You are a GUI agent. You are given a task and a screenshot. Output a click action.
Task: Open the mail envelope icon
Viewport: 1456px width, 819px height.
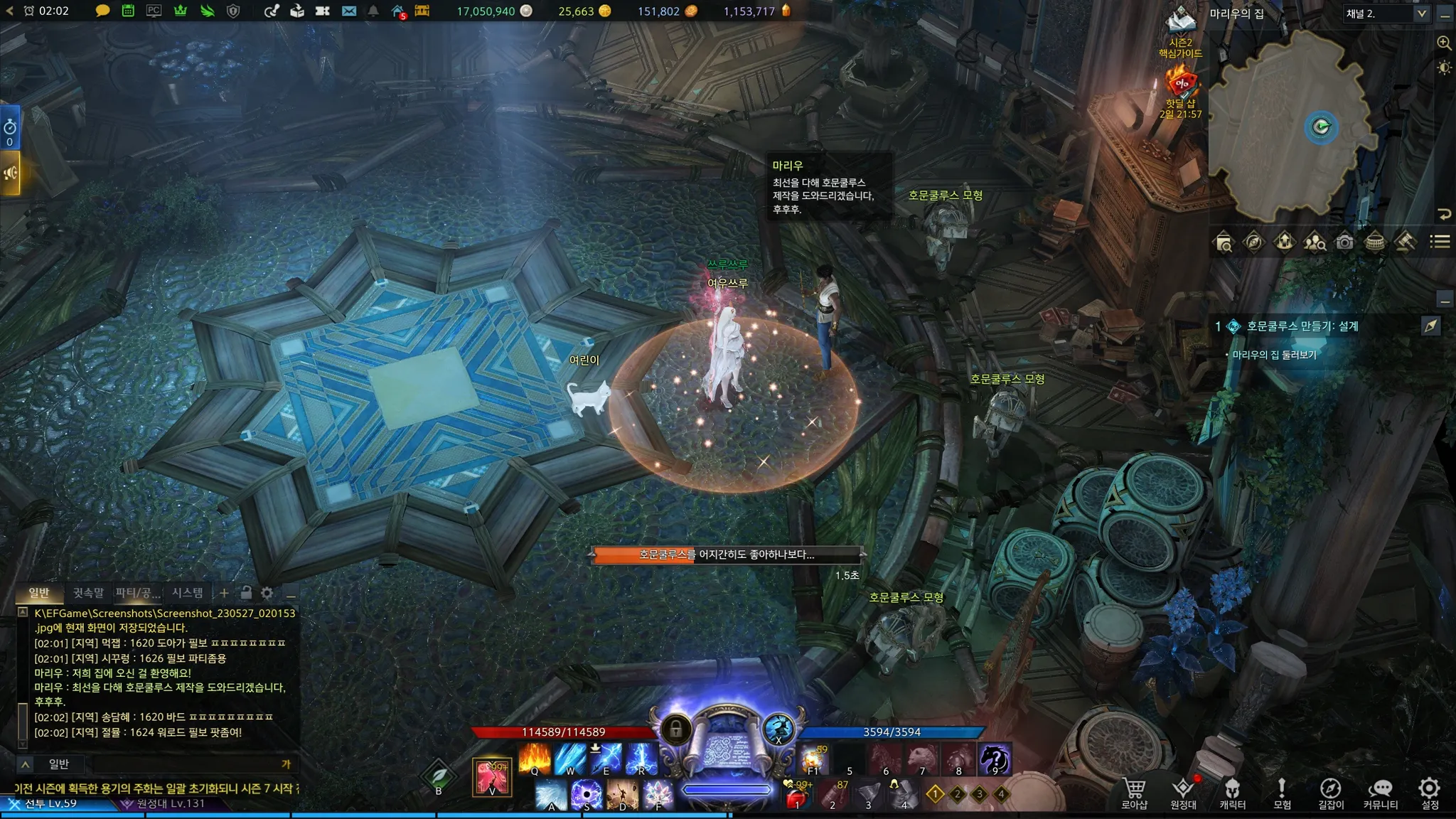[x=348, y=11]
